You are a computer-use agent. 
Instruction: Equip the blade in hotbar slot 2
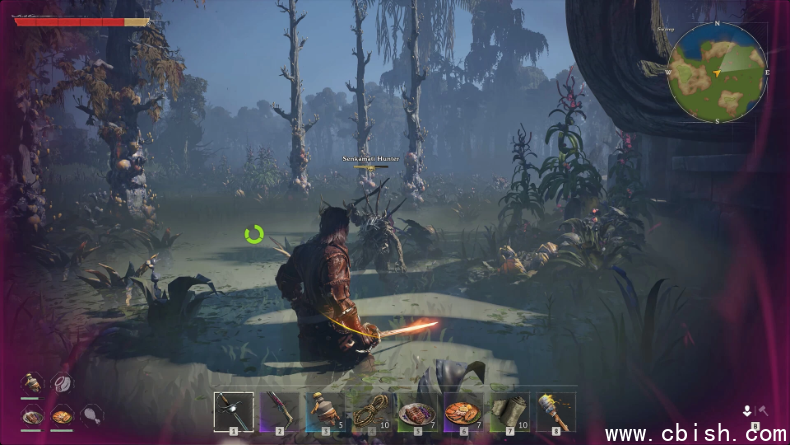[x=279, y=411]
